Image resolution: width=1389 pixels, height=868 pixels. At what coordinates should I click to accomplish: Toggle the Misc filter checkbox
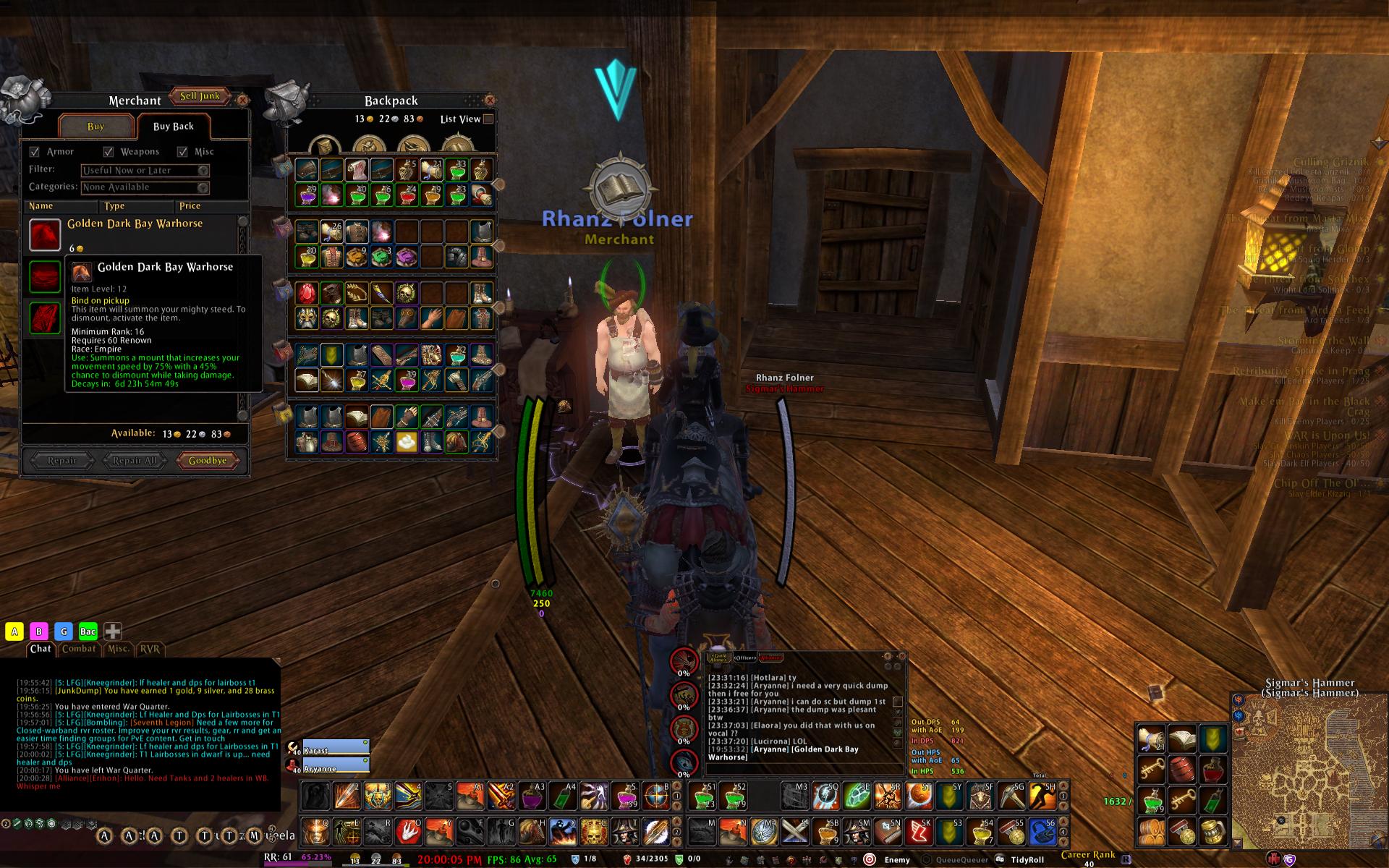tap(182, 152)
